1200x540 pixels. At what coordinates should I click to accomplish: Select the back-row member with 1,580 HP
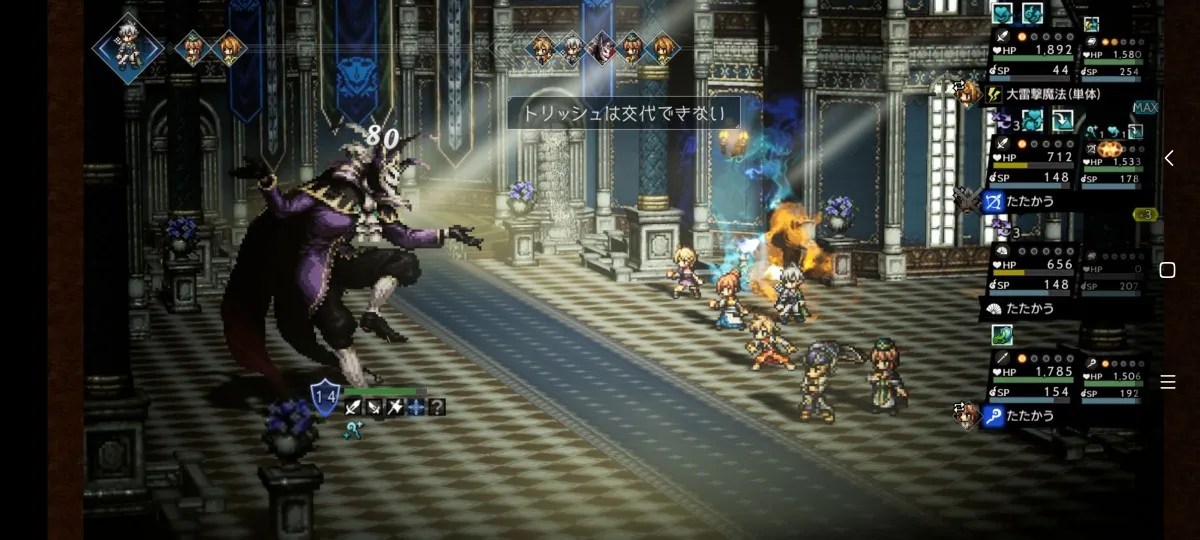coord(1113,55)
